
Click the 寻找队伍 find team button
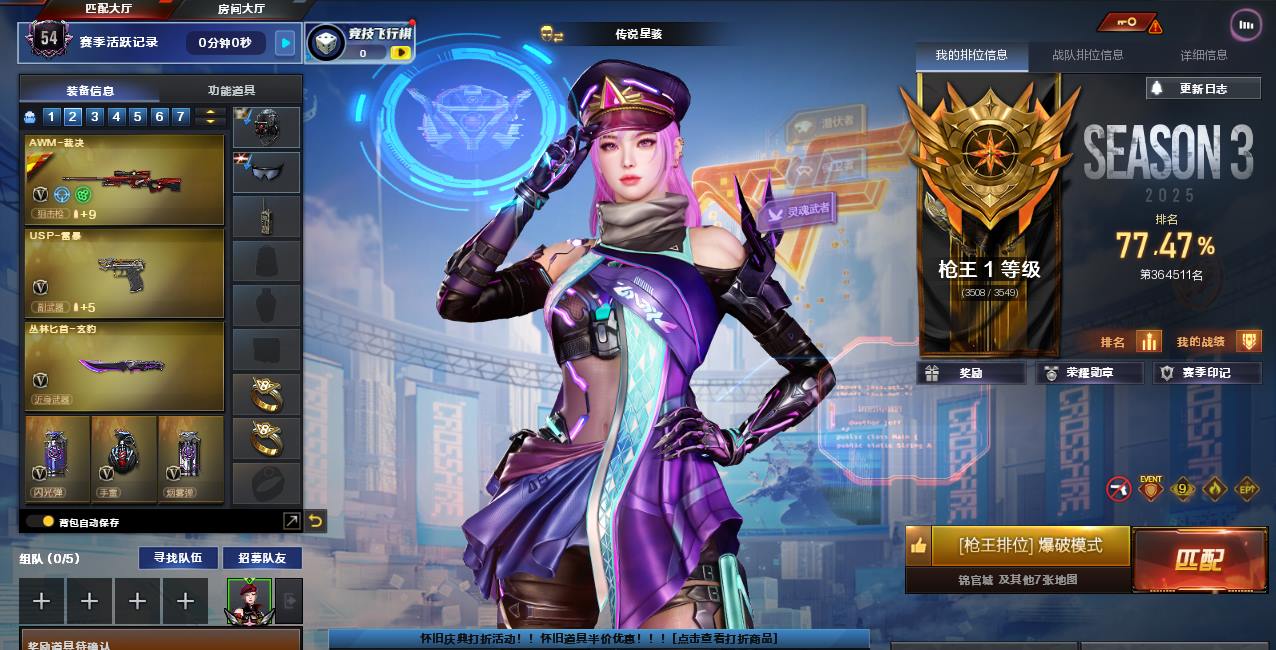178,557
